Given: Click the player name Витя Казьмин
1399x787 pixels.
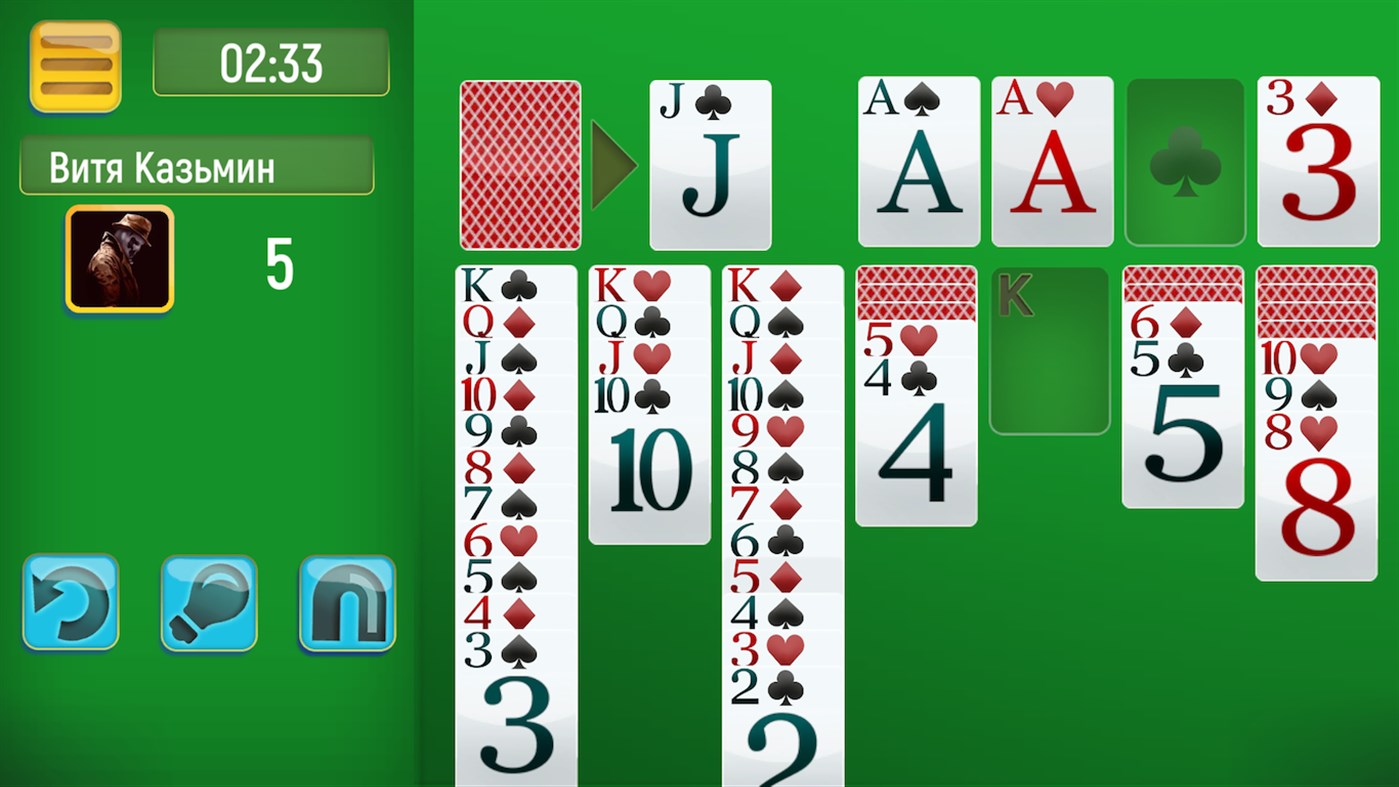Looking at the screenshot, I should [x=197, y=167].
